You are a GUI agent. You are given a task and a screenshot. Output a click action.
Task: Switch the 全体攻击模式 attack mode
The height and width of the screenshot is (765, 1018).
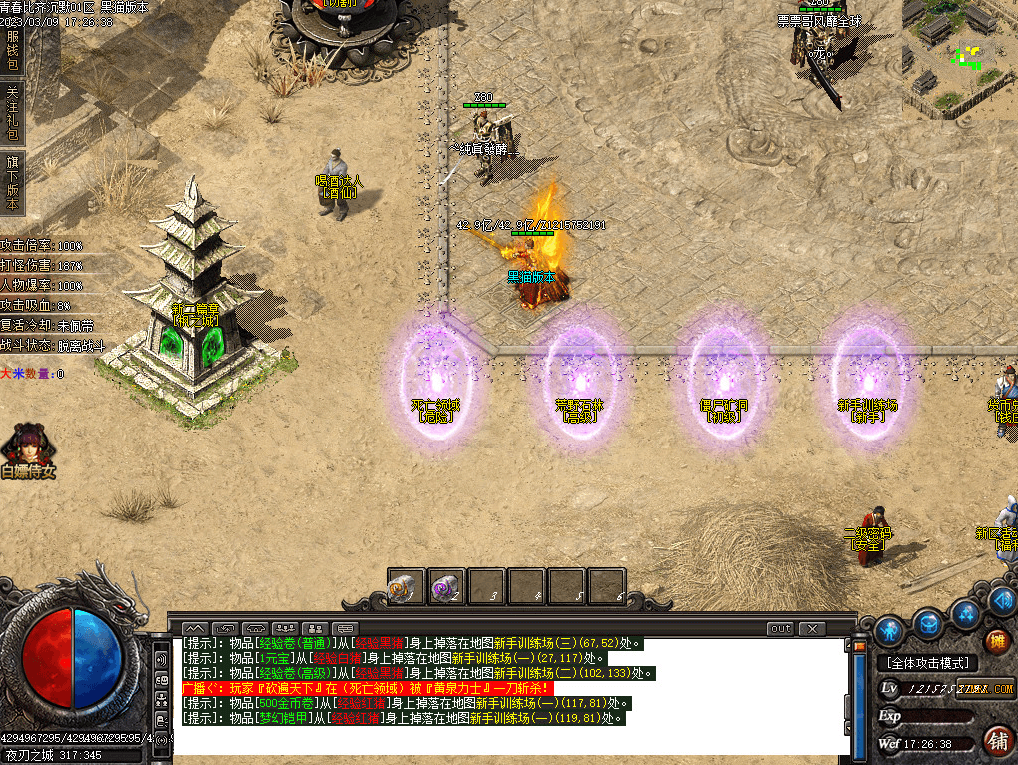point(927,663)
